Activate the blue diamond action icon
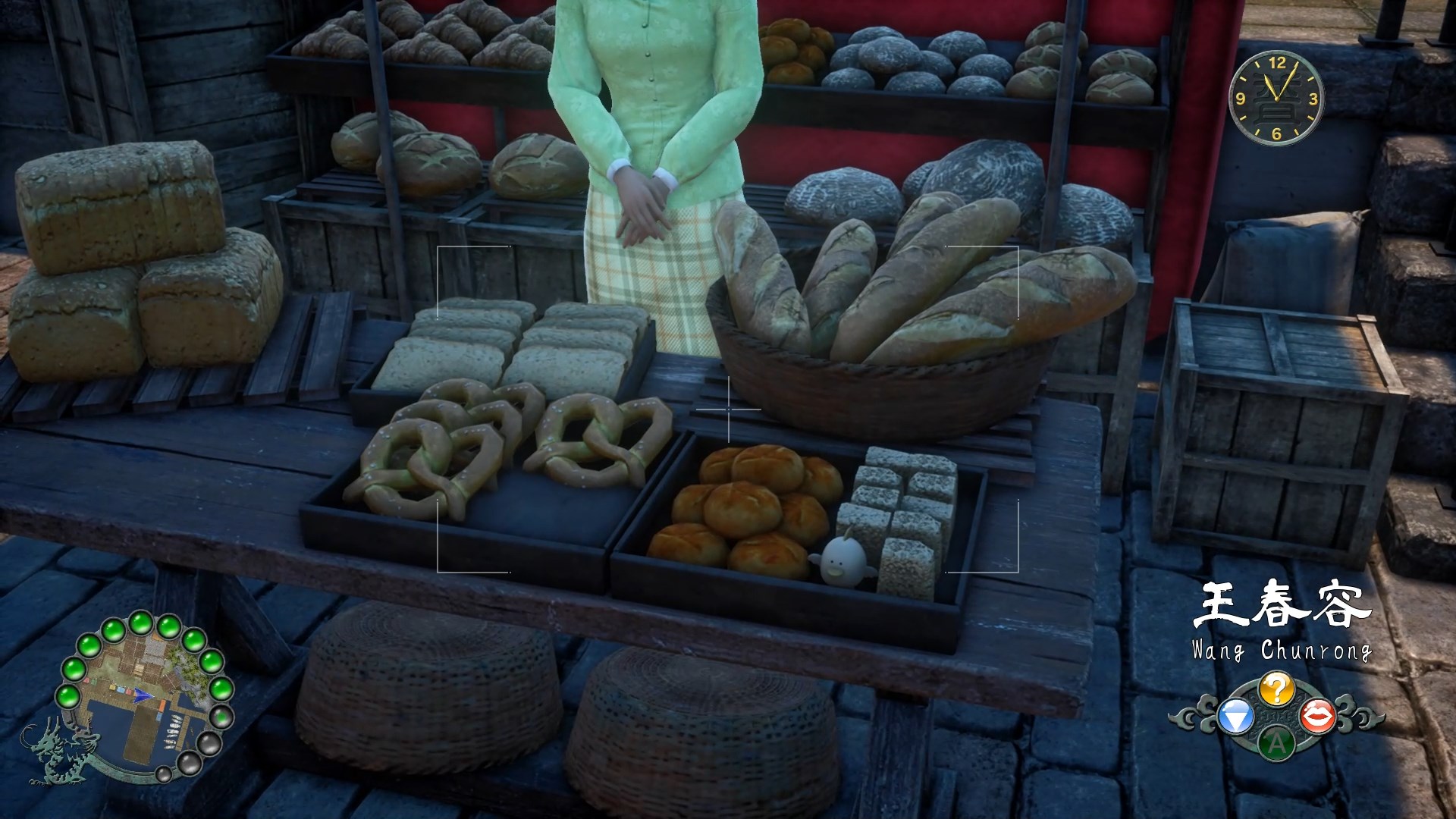This screenshot has height=819, width=1456. pyautogui.click(x=1235, y=717)
